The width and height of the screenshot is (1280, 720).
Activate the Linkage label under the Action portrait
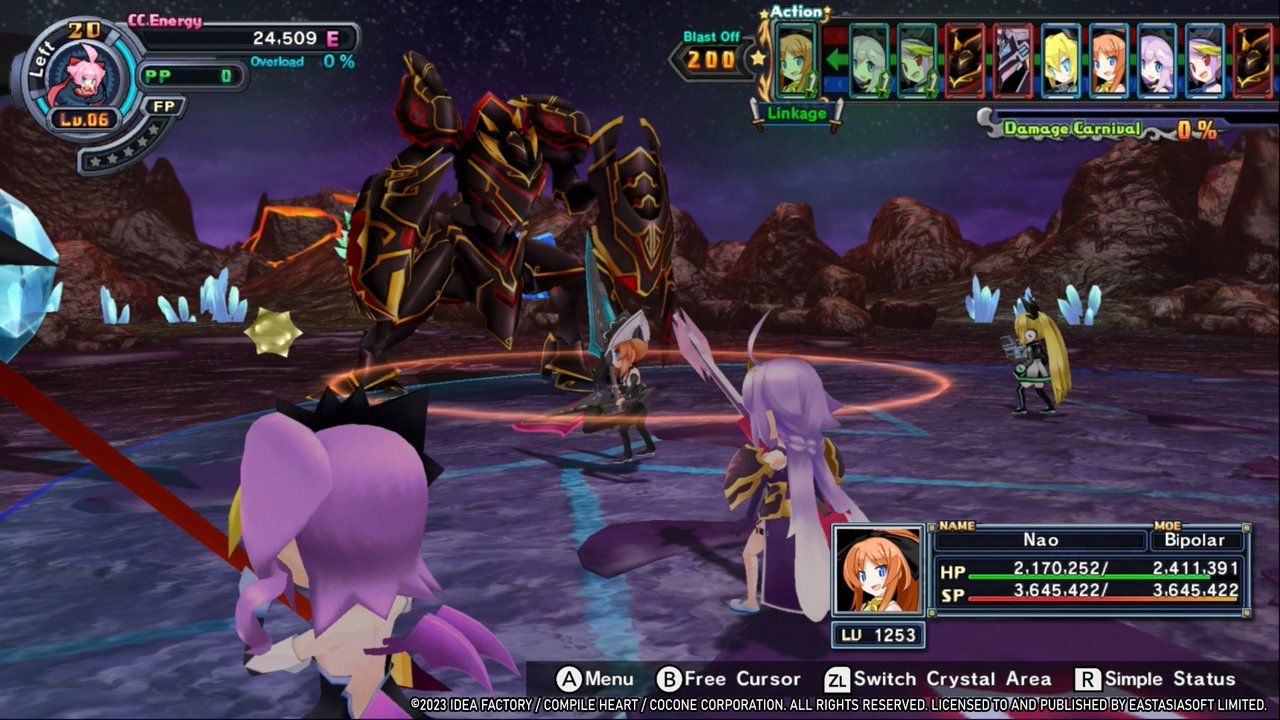(x=796, y=113)
